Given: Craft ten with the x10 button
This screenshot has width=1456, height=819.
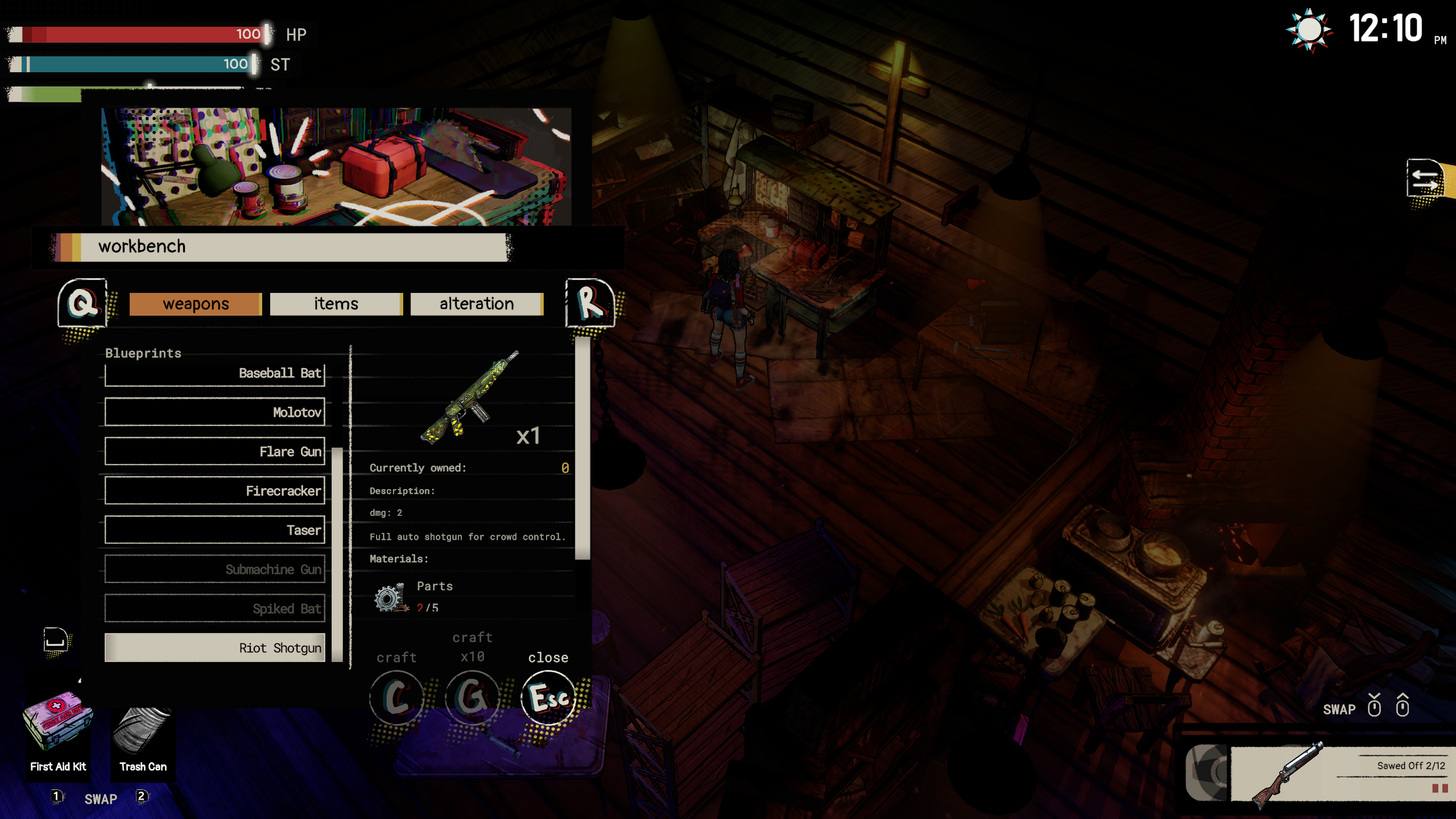Looking at the screenshot, I should pyautogui.click(x=472, y=697).
